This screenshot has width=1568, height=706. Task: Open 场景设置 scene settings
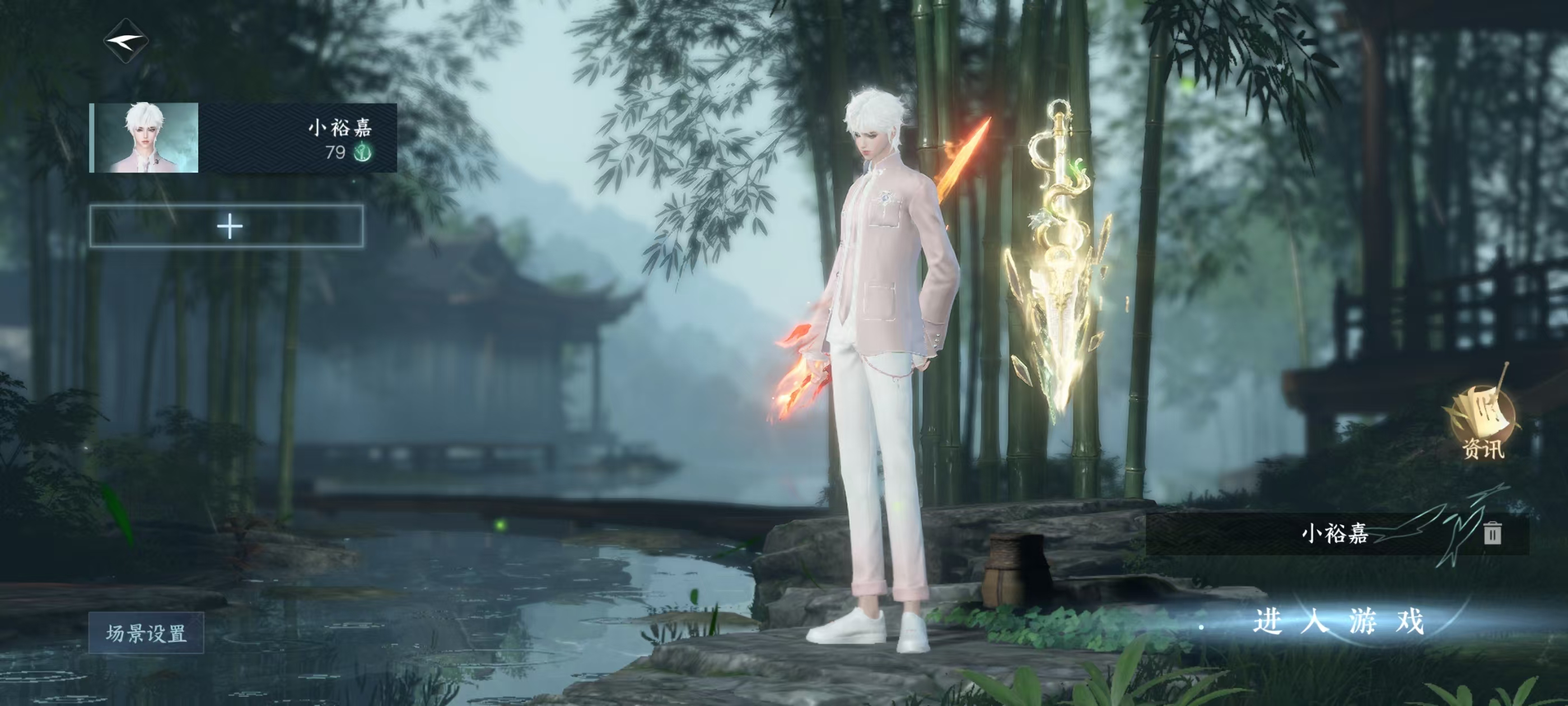point(146,633)
